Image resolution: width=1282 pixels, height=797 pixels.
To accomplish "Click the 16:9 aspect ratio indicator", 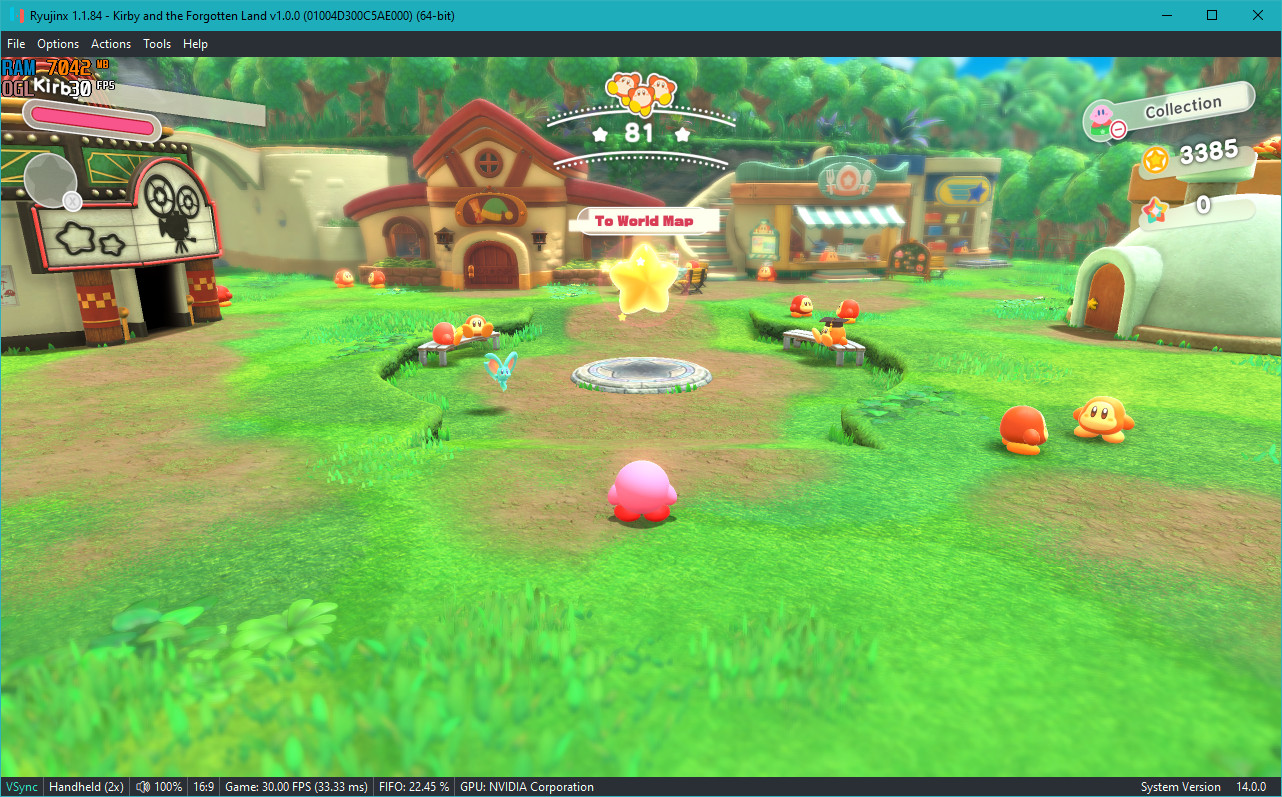I will 203,786.
